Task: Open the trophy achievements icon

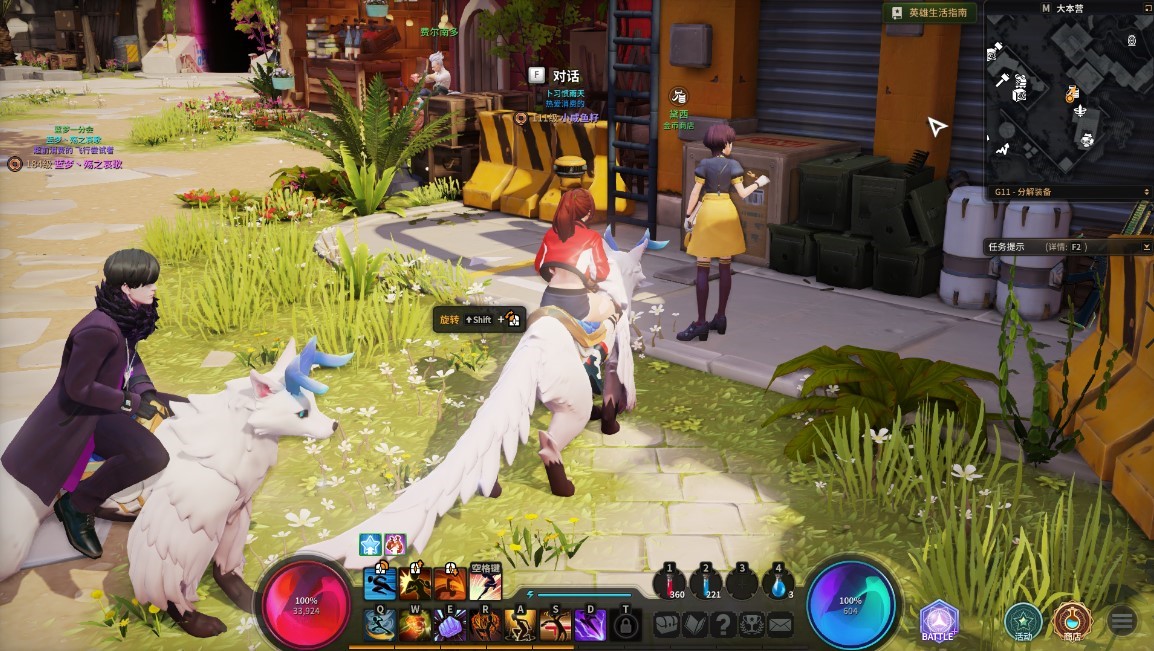Action: point(752,624)
